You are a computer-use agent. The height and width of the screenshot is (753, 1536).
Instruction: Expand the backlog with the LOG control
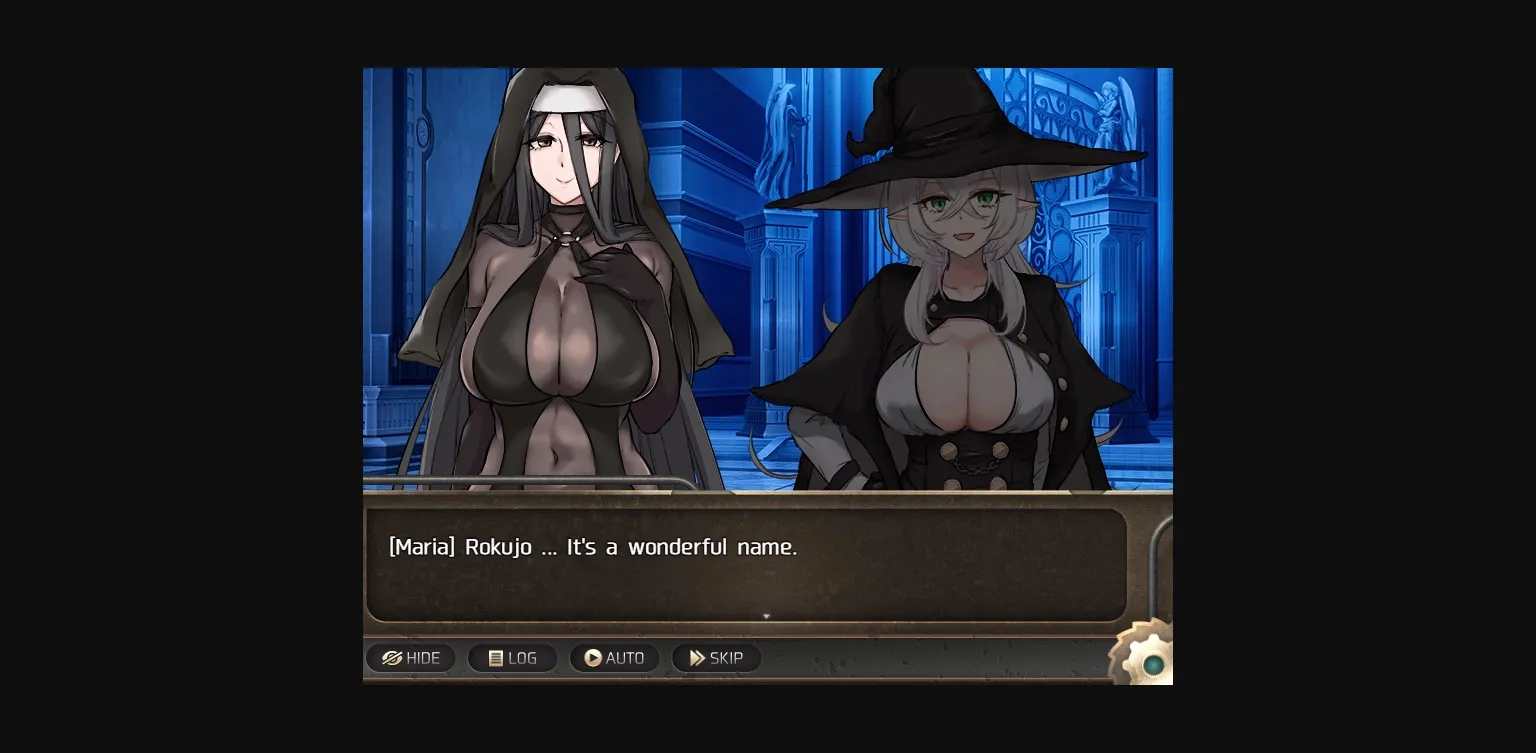pyautogui.click(x=512, y=658)
